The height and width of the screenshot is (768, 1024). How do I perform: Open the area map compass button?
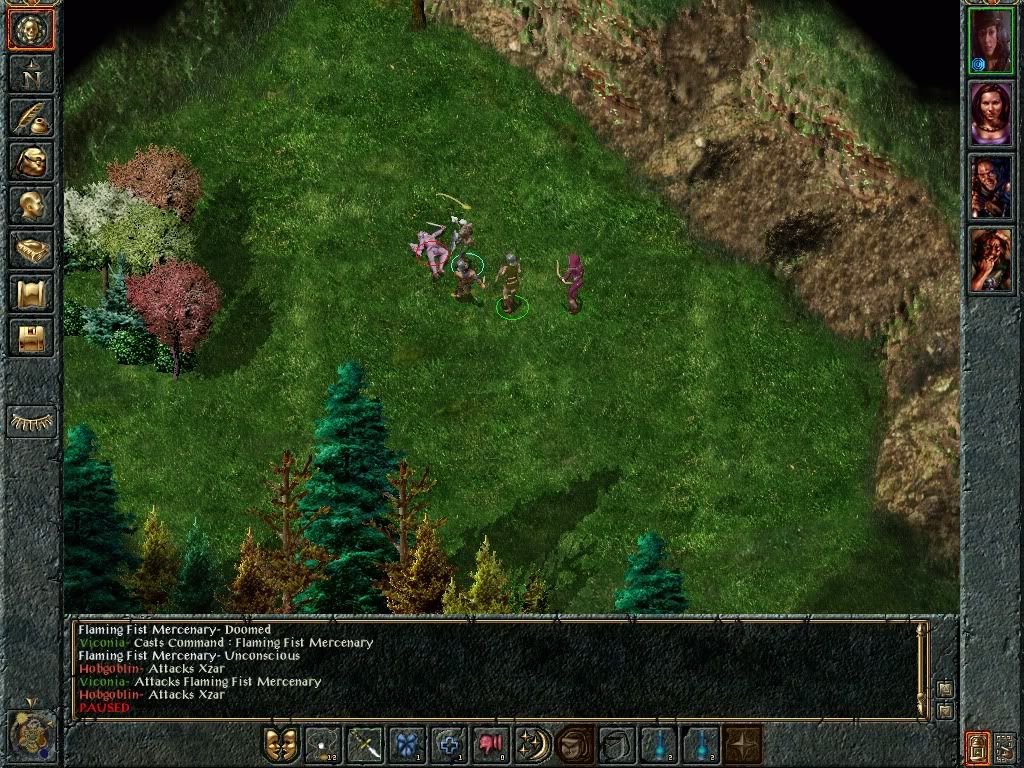31,73
